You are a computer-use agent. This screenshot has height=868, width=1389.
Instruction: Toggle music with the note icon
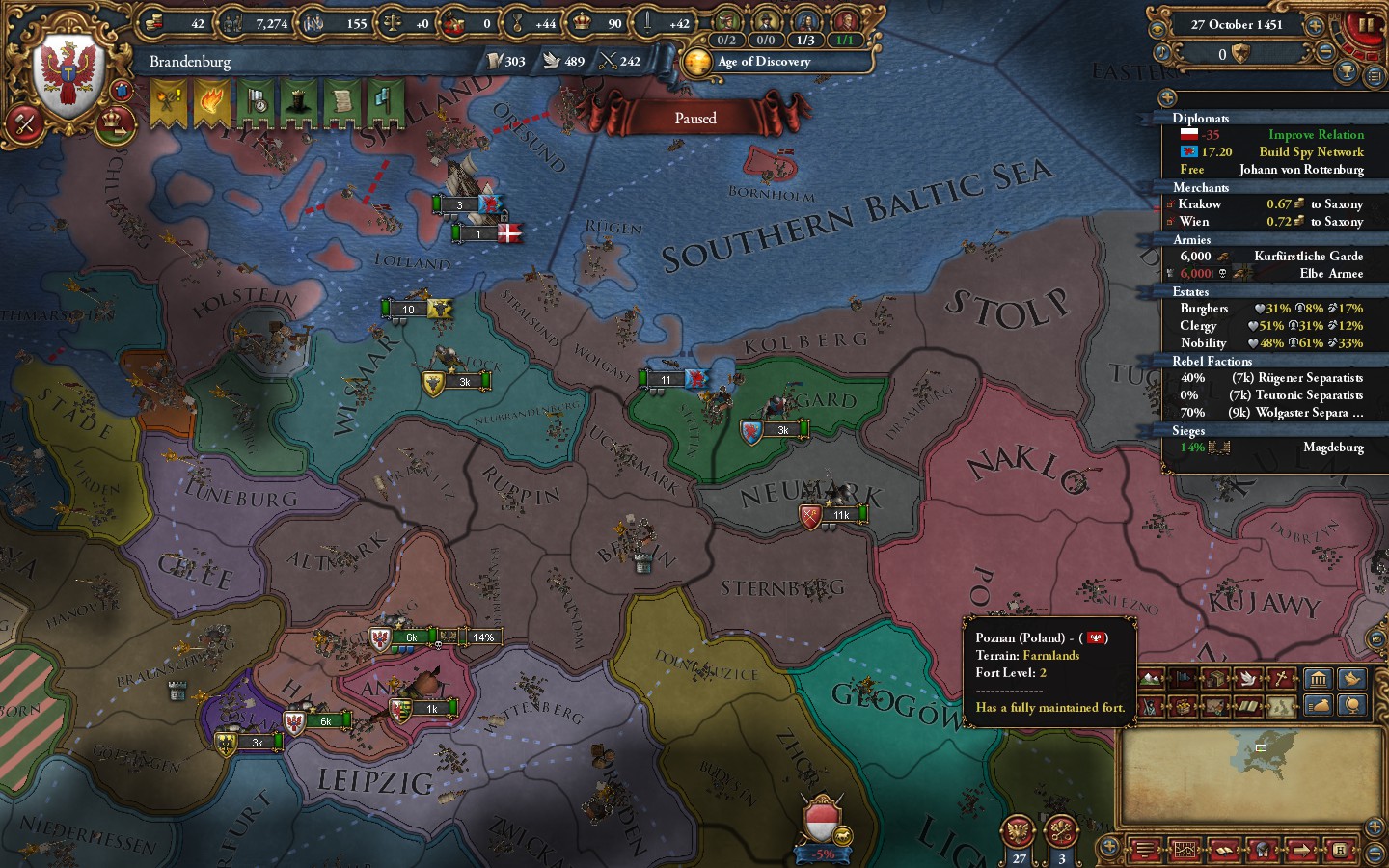[x=1160, y=51]
